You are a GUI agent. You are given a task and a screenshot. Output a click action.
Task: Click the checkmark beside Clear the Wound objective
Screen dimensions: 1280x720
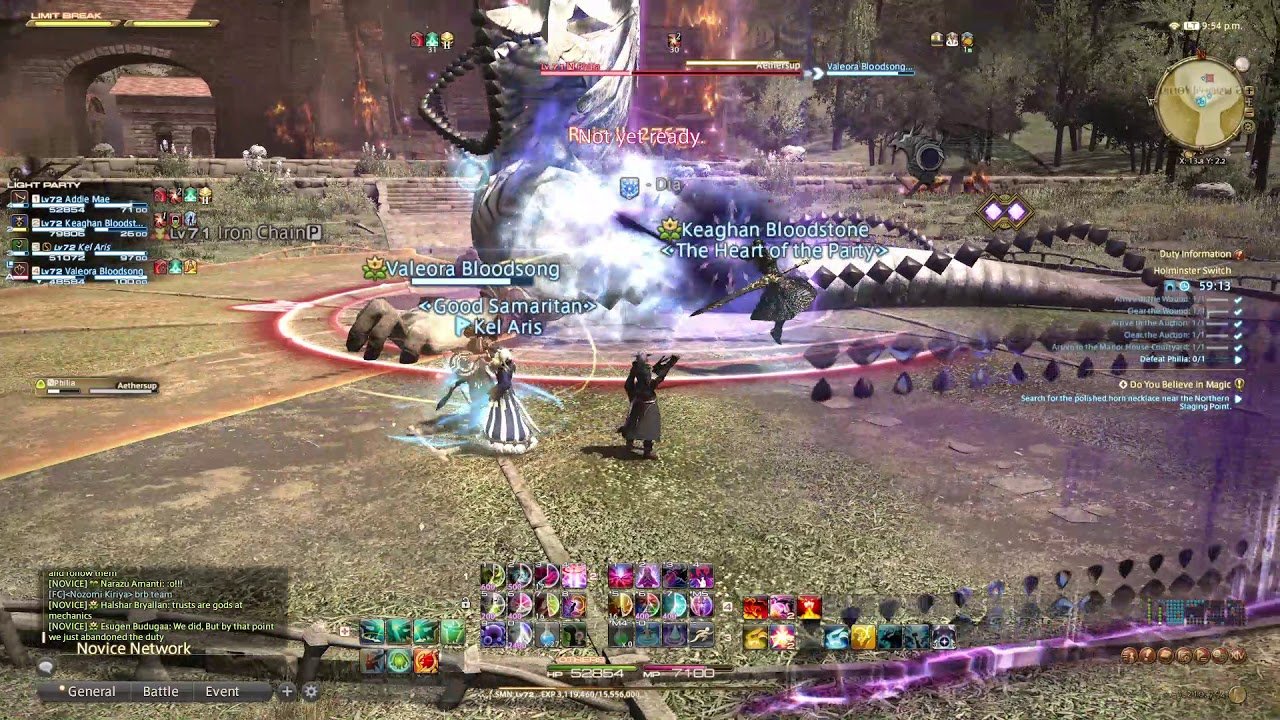click(1236, 312)
